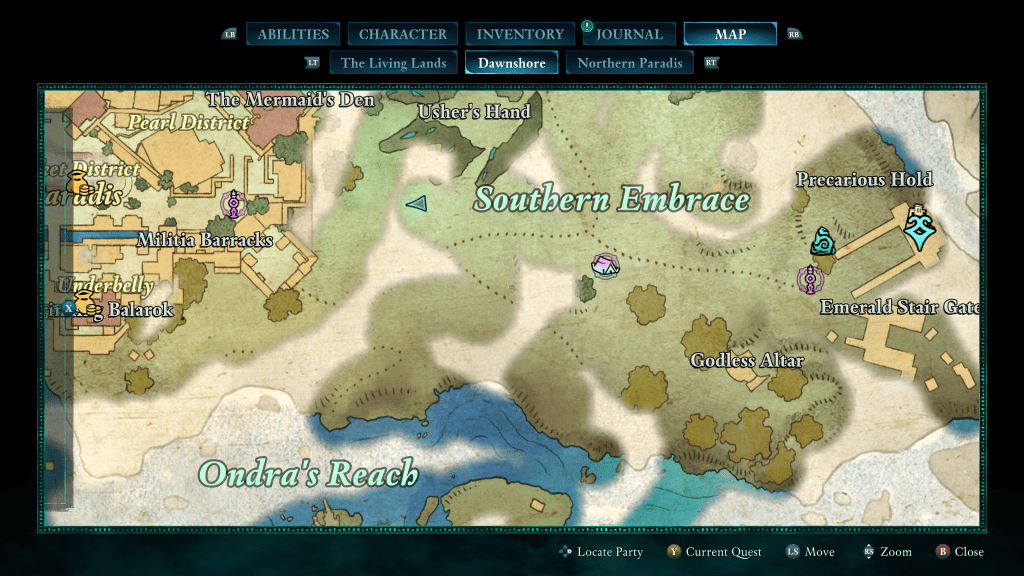Select the merchant coin pouch in Paradis
Image resolution: width=1024 pixels, height=576 pixels.
(x=78, y=184)
